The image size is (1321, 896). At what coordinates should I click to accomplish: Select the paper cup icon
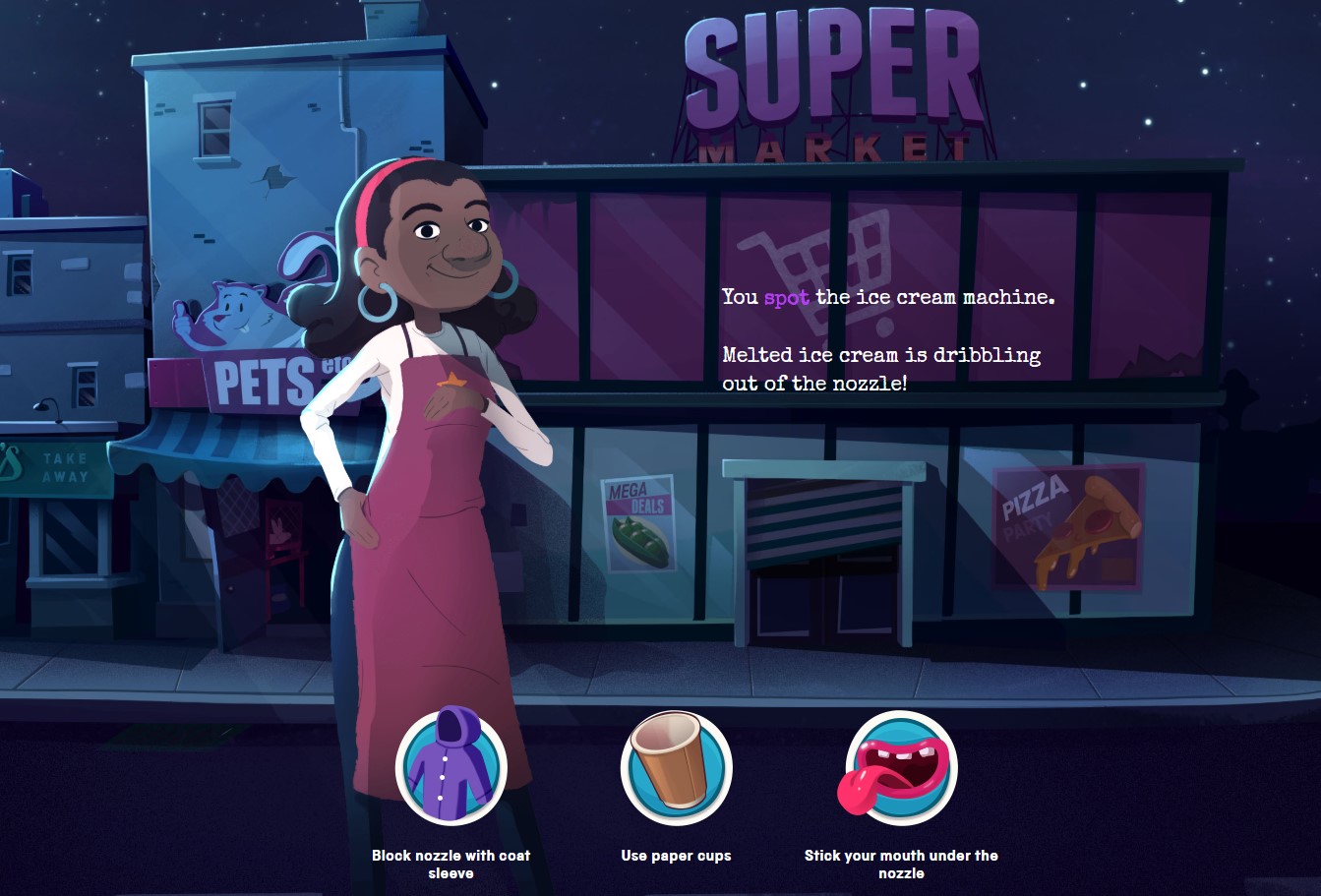click(676, 768)
